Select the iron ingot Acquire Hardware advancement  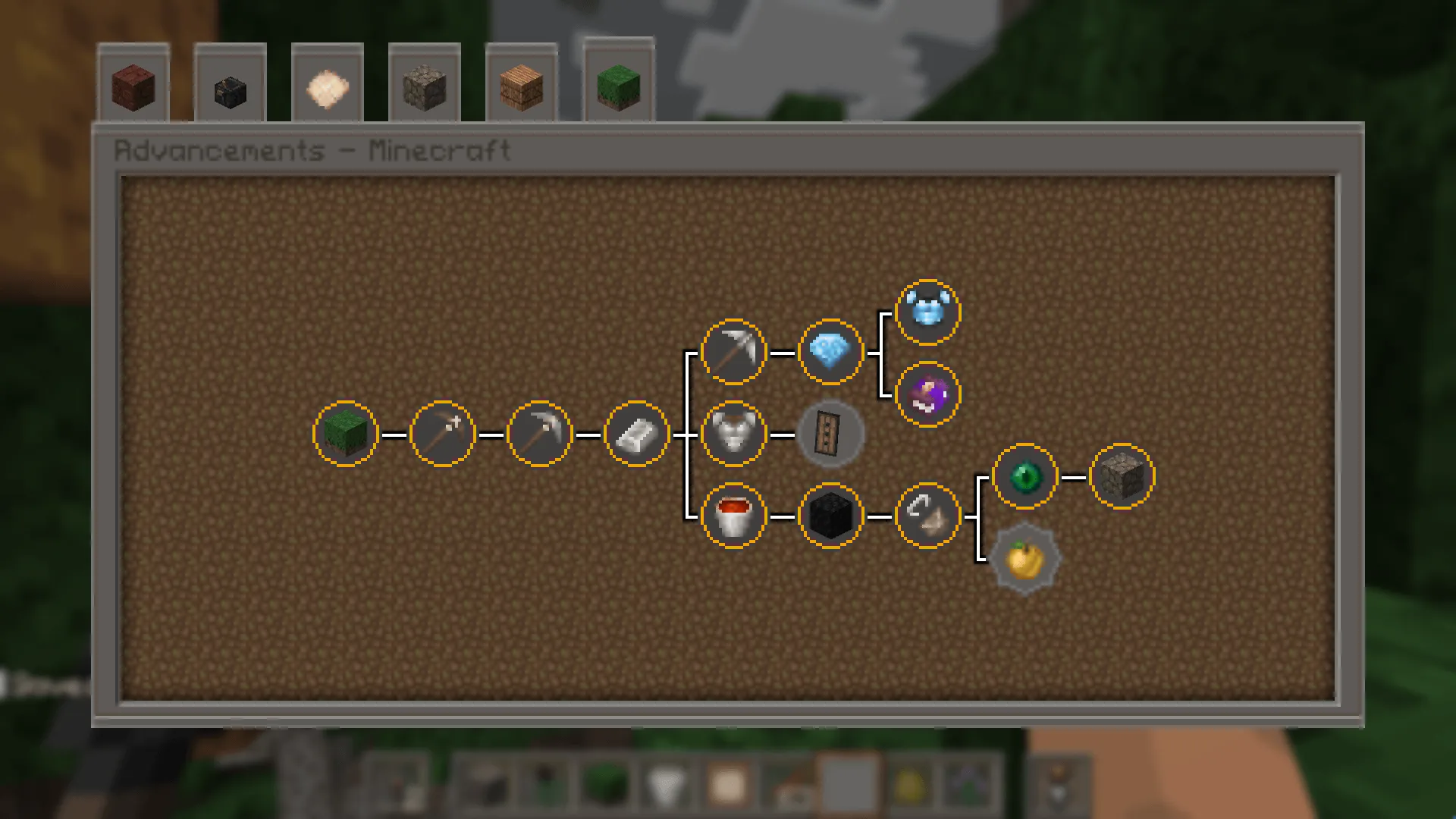pyautogui.click(x=636, y=433)
